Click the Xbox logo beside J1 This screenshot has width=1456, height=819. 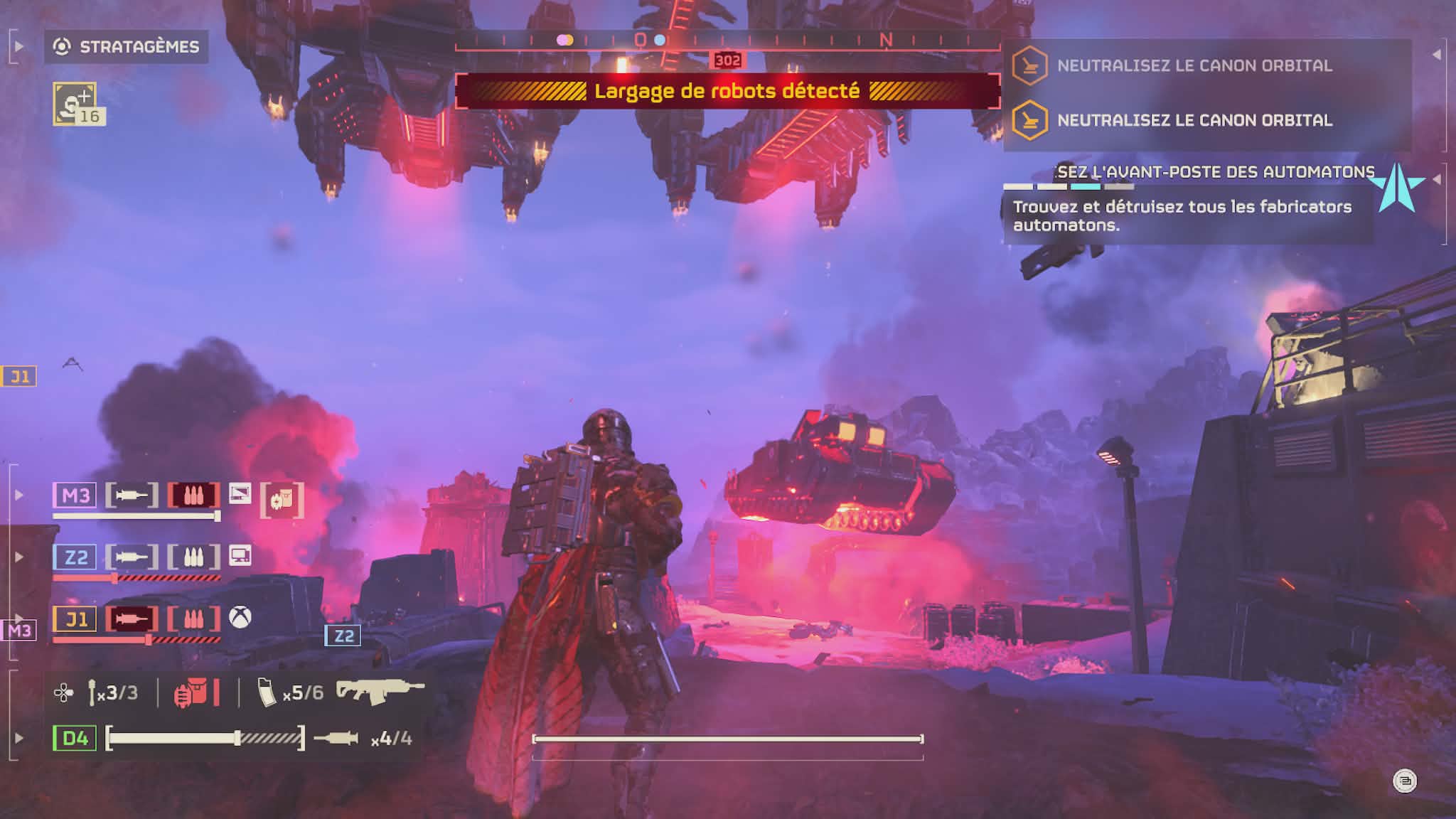(x=240, y=617)
